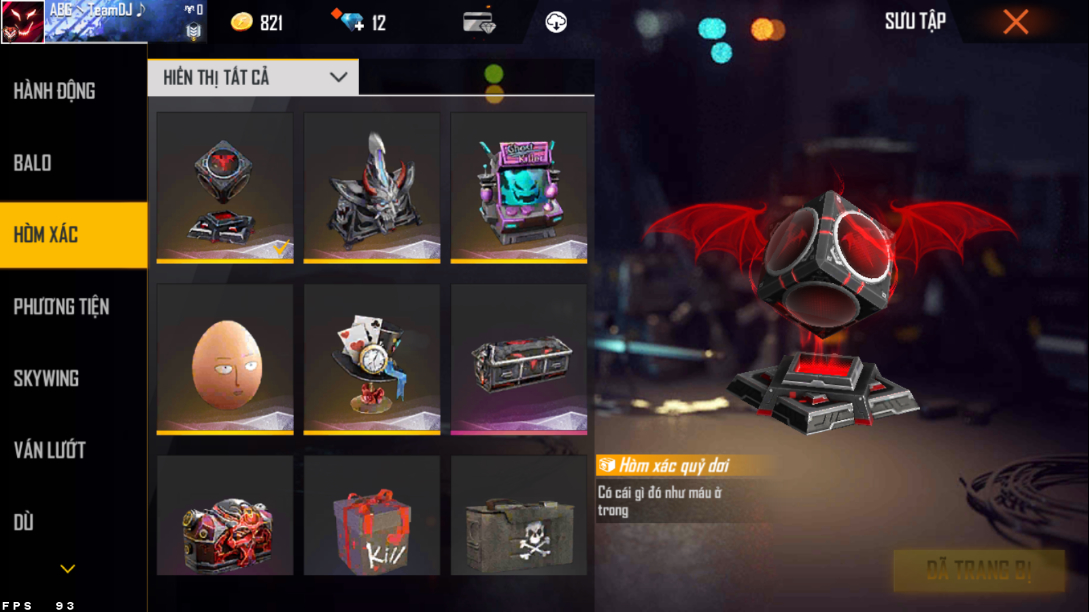Switch to the Phương Tiện tab
This screenshot has width=1089, height=612.
[61, 307]
